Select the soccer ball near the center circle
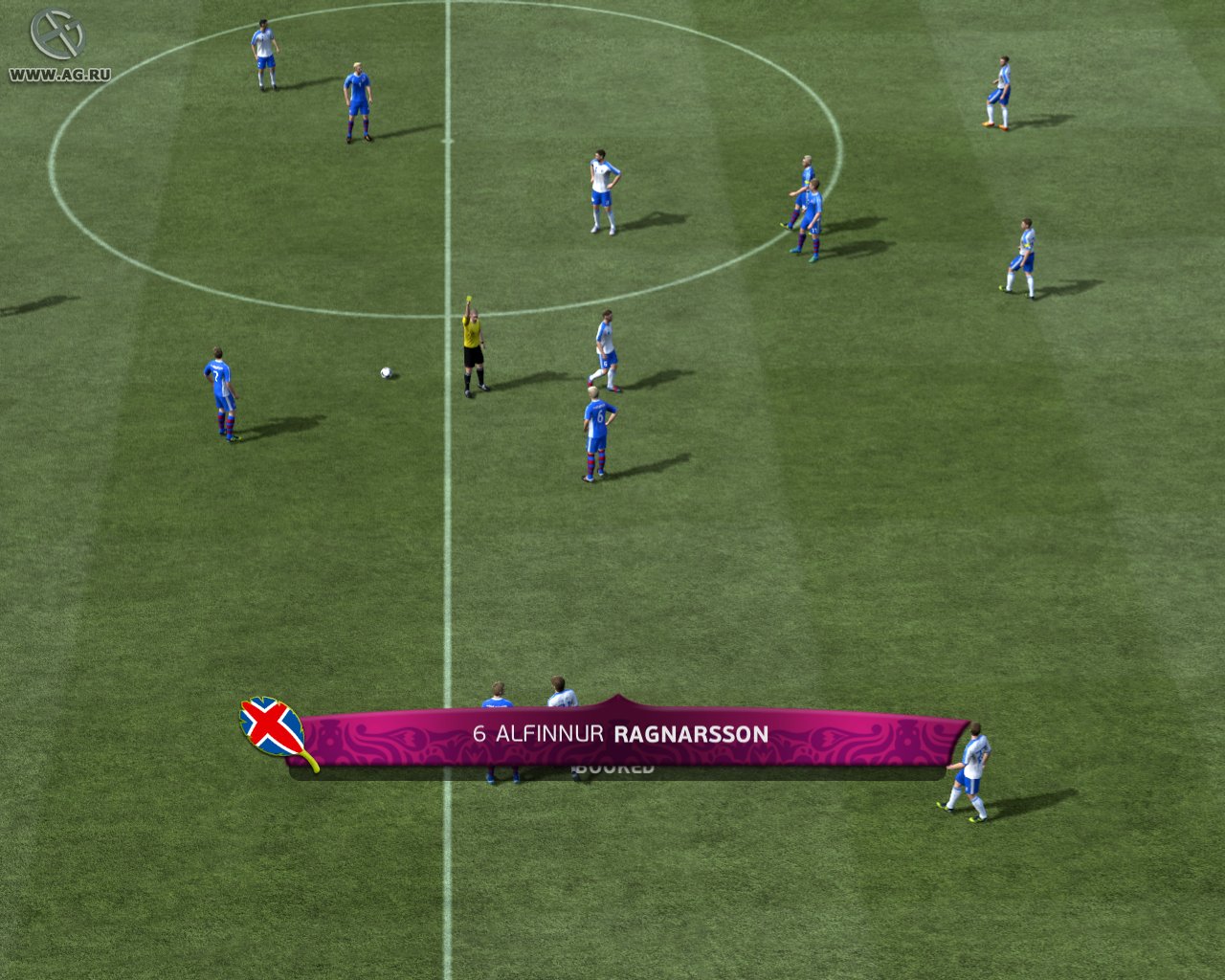This screenshot has width=1225, height=980. (386, 375)
